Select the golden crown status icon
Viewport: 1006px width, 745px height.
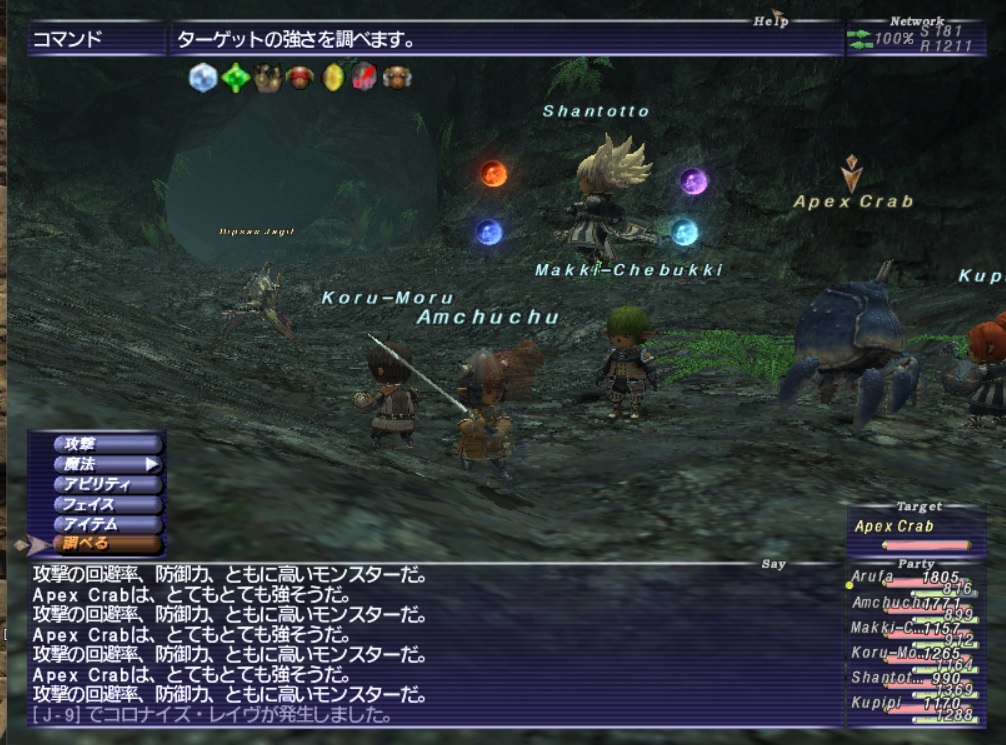click(x=267, y=78)
